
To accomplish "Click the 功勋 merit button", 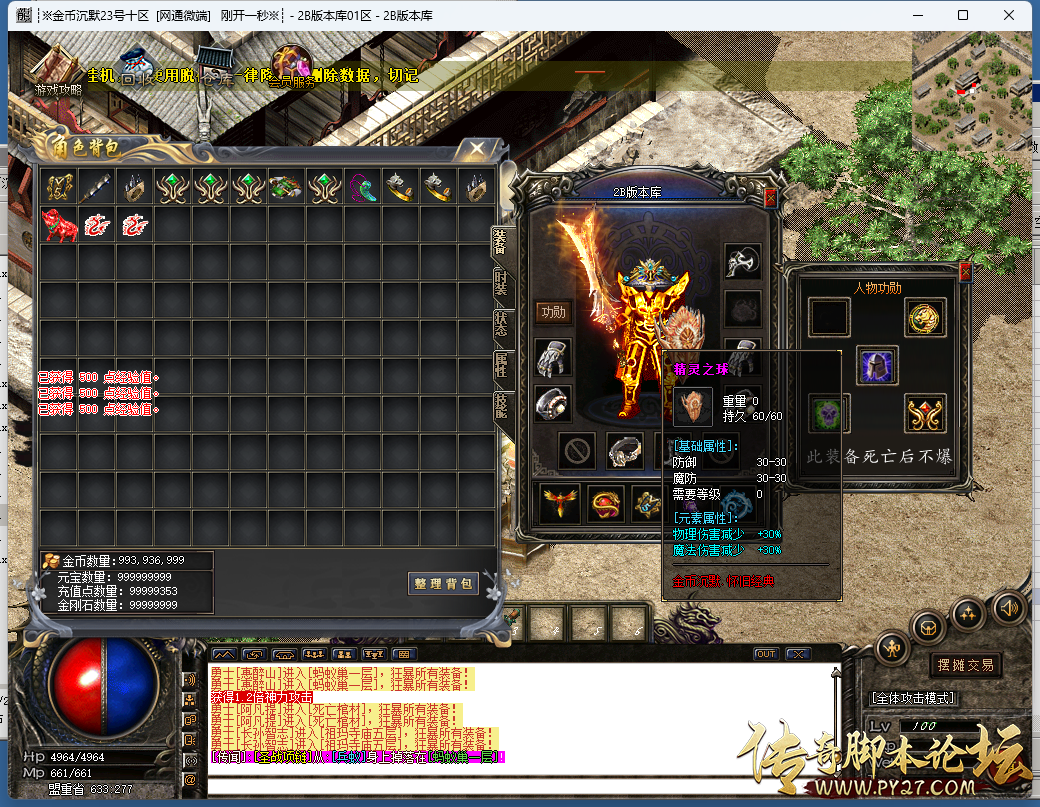I will coord(553,312).
